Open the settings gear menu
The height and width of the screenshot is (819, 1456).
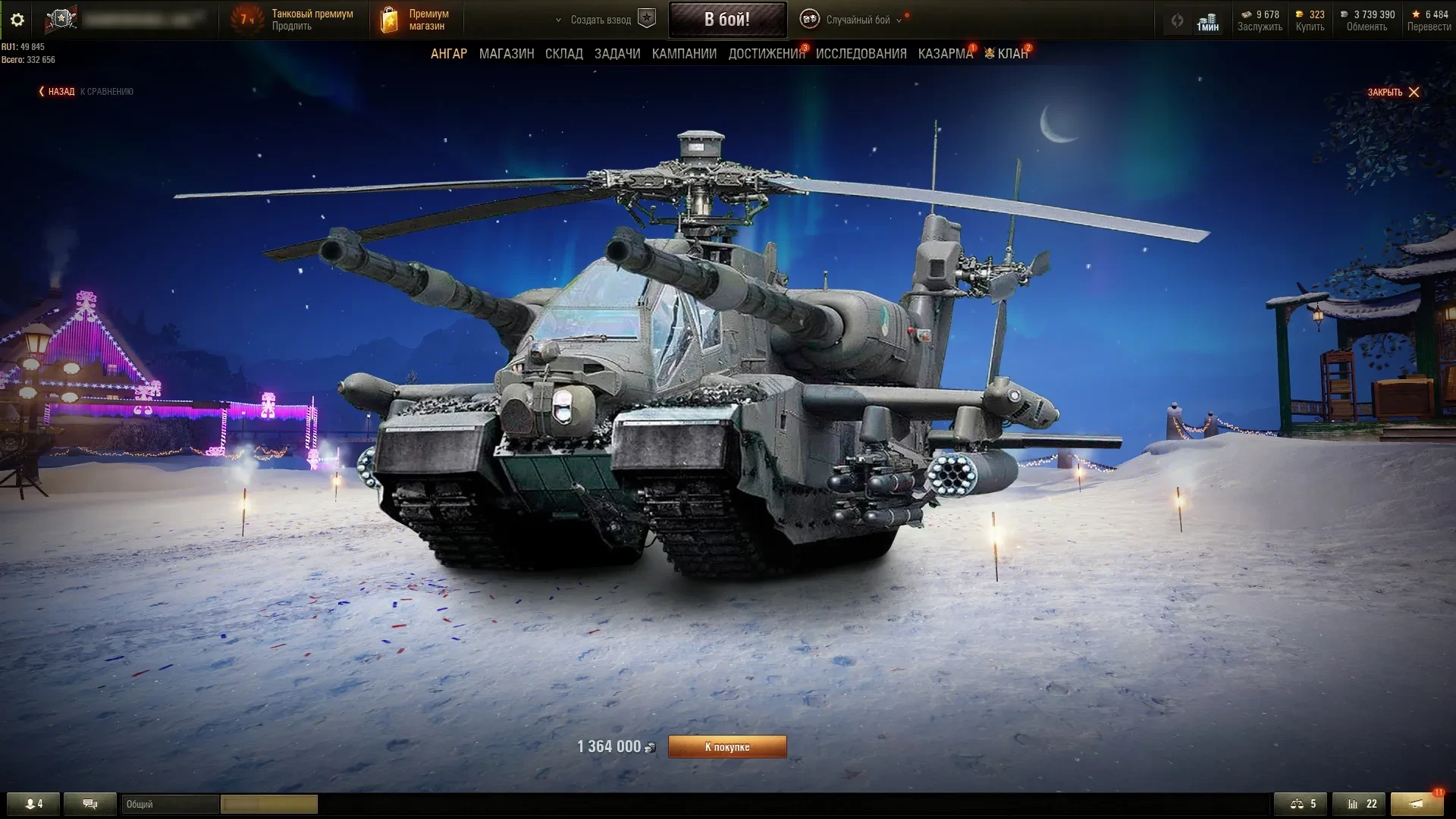coord(17,20)
